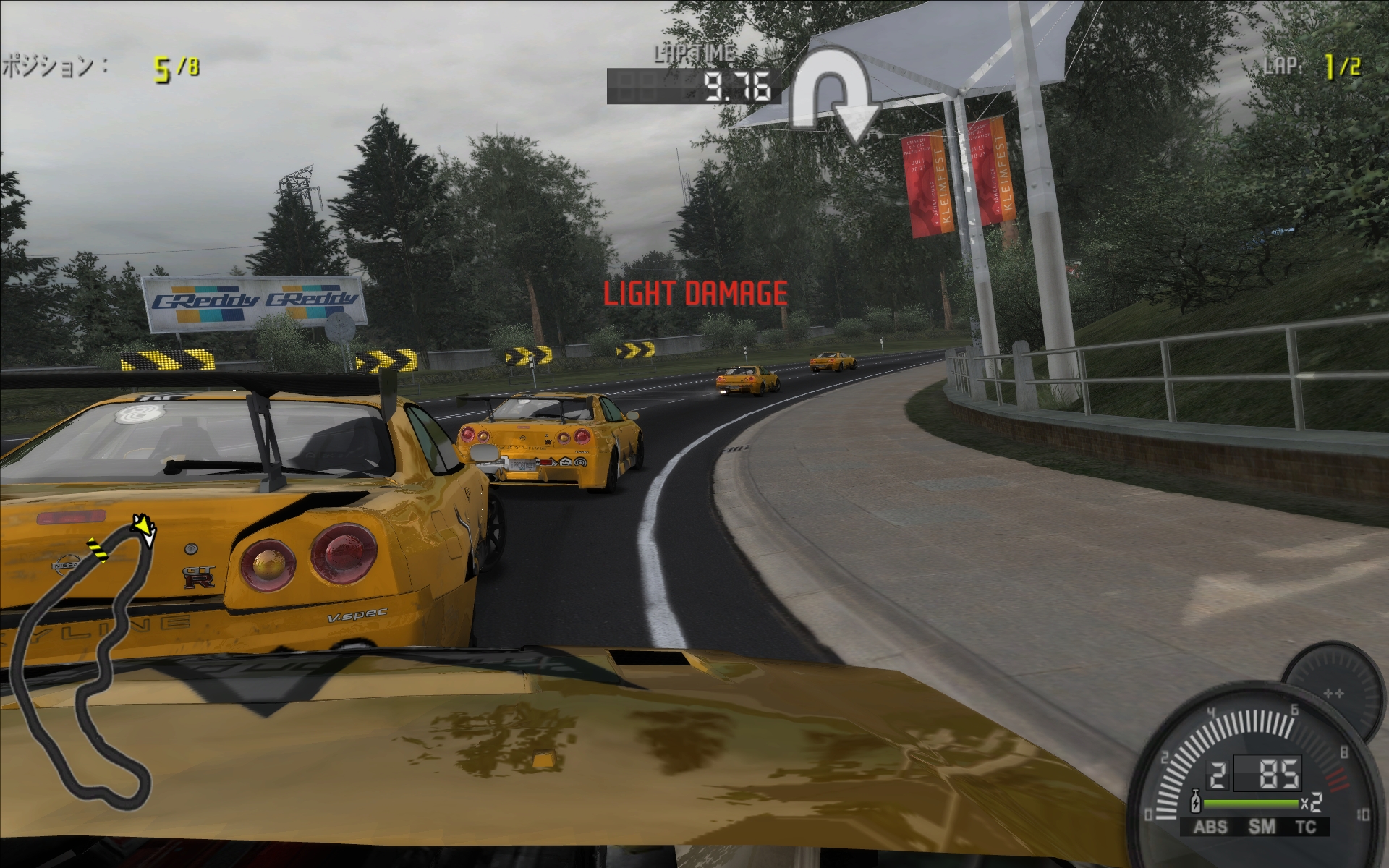This screenshot has width=1389, height=868.
Task: Click the SM stability indicator
Action: tap(1262, 827)
